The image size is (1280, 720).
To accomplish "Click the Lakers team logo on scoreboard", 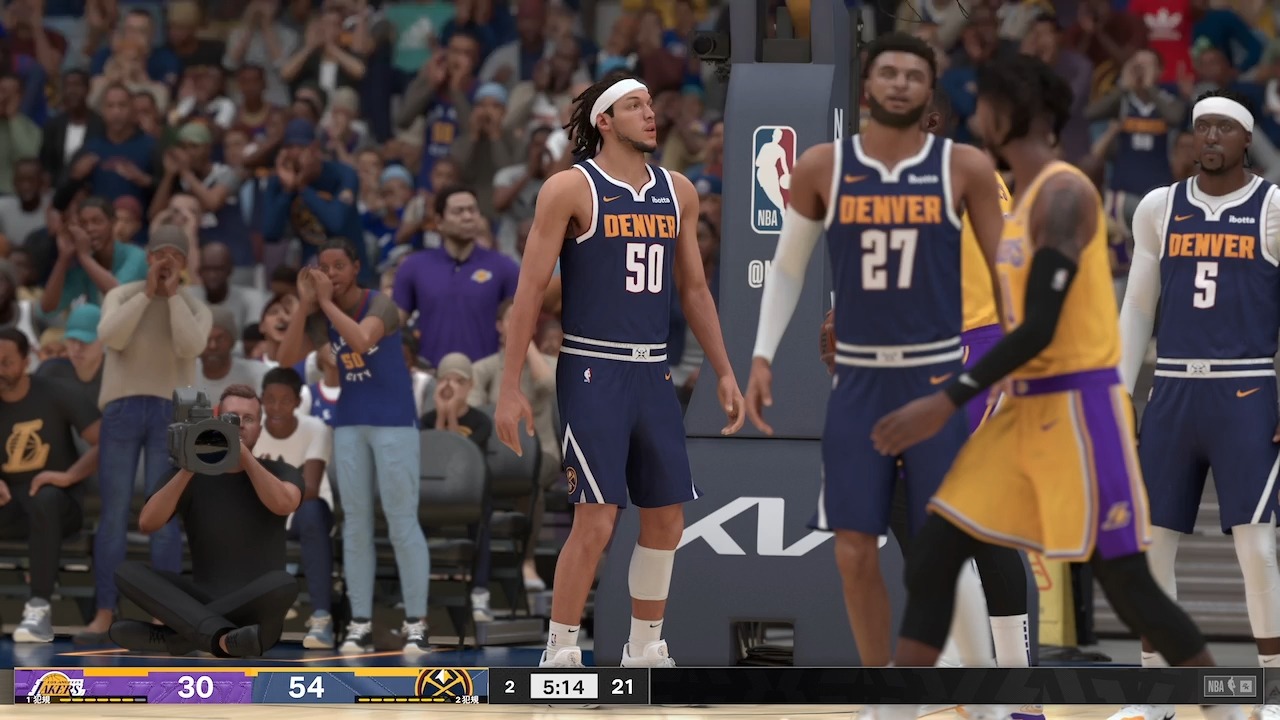I will click(x=57, y=685).
